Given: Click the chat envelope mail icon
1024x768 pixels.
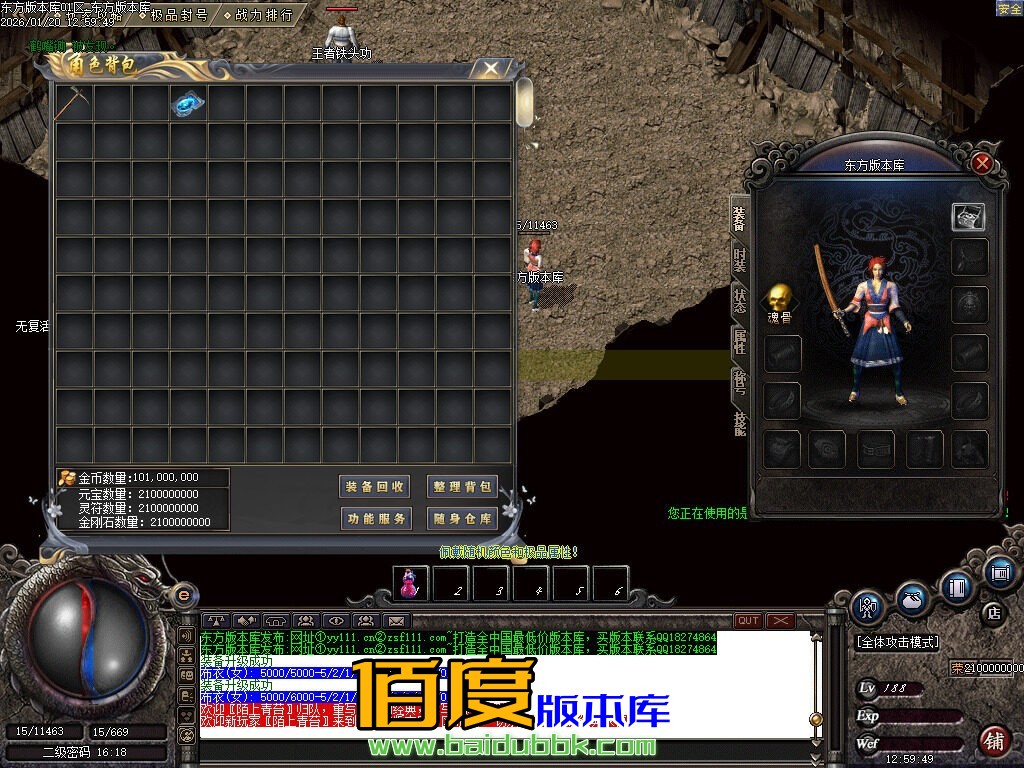Looking at the screenshot, I should click(x=397, y=621).
